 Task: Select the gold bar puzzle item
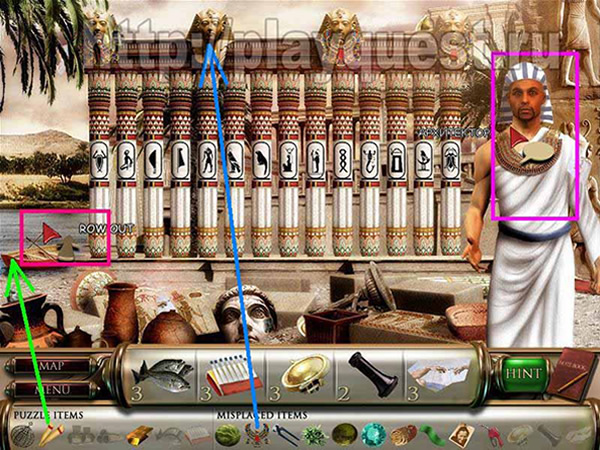140,434
